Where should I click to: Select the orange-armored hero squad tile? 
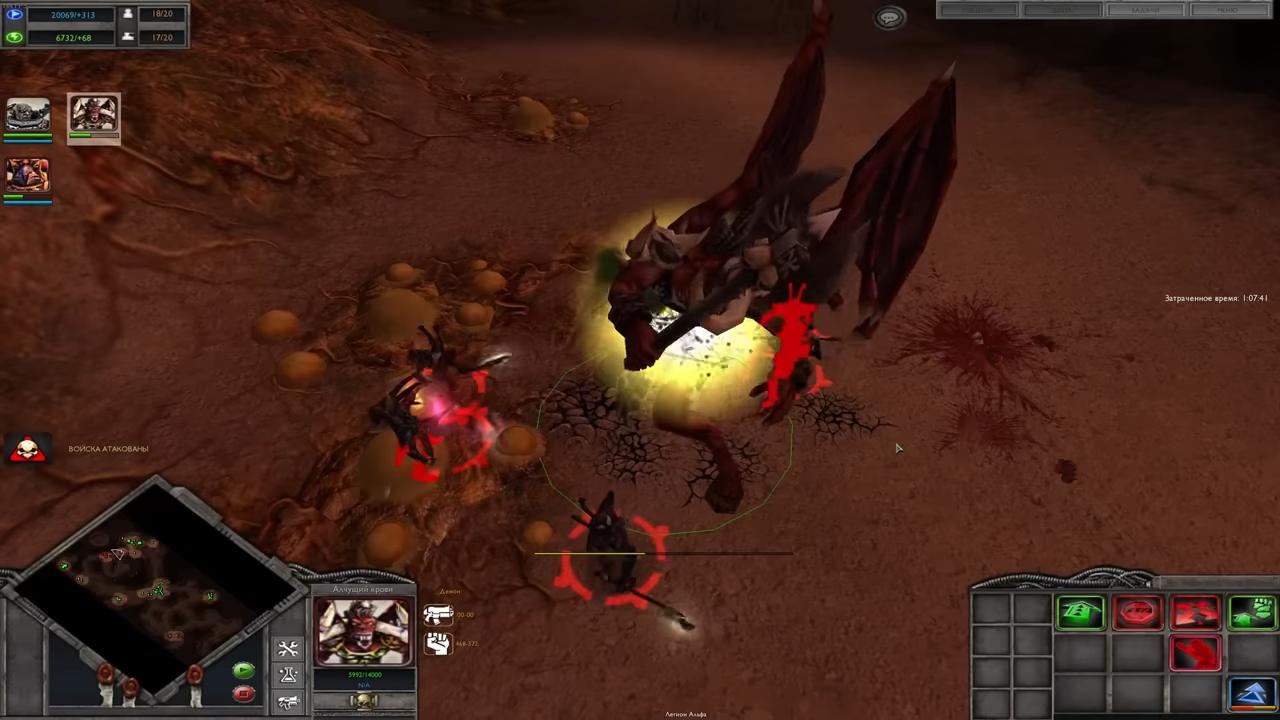tap(28, 176)
